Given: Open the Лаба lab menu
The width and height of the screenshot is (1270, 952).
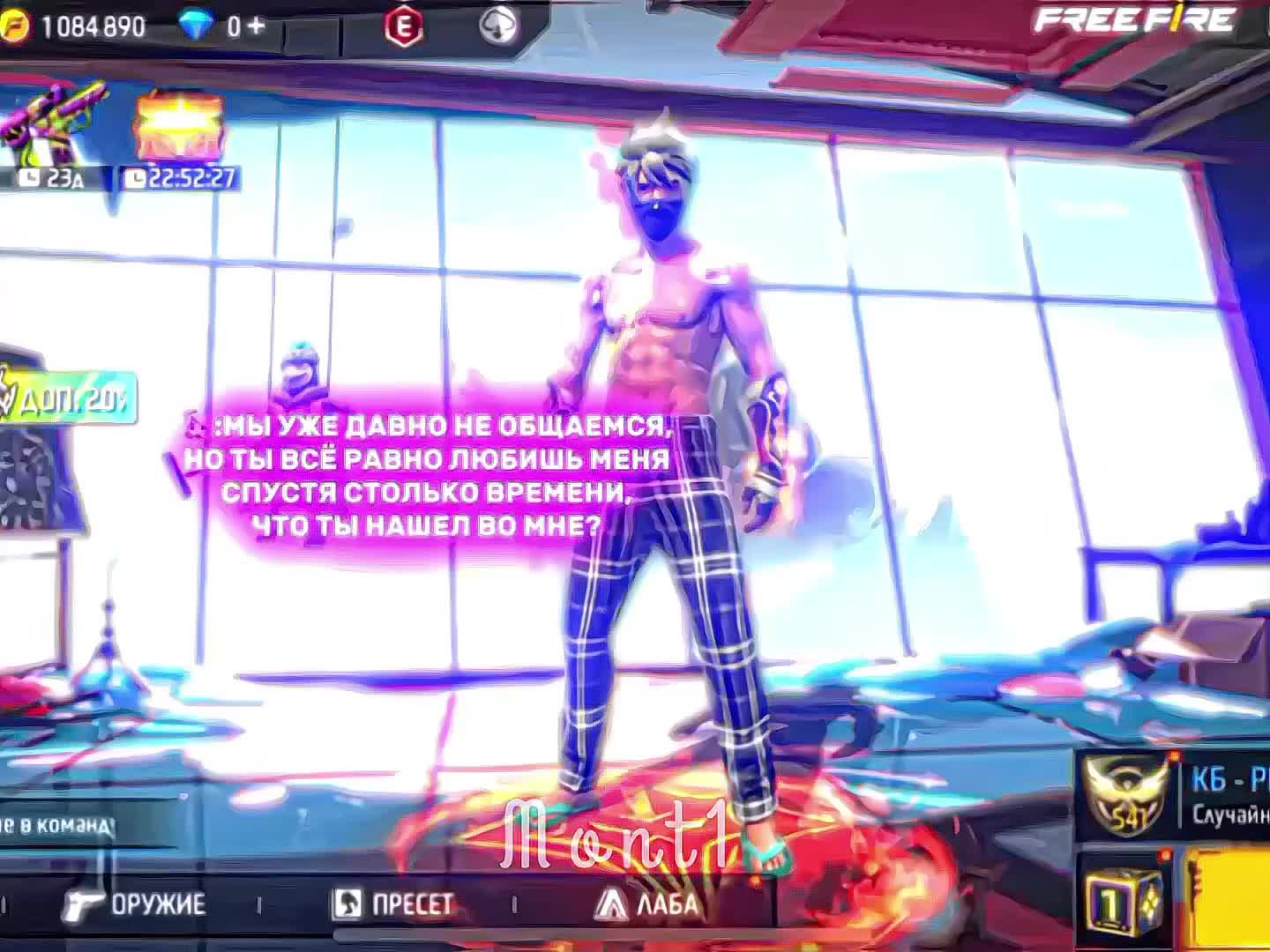Looking at the screenshot, I should coord(648,904).
